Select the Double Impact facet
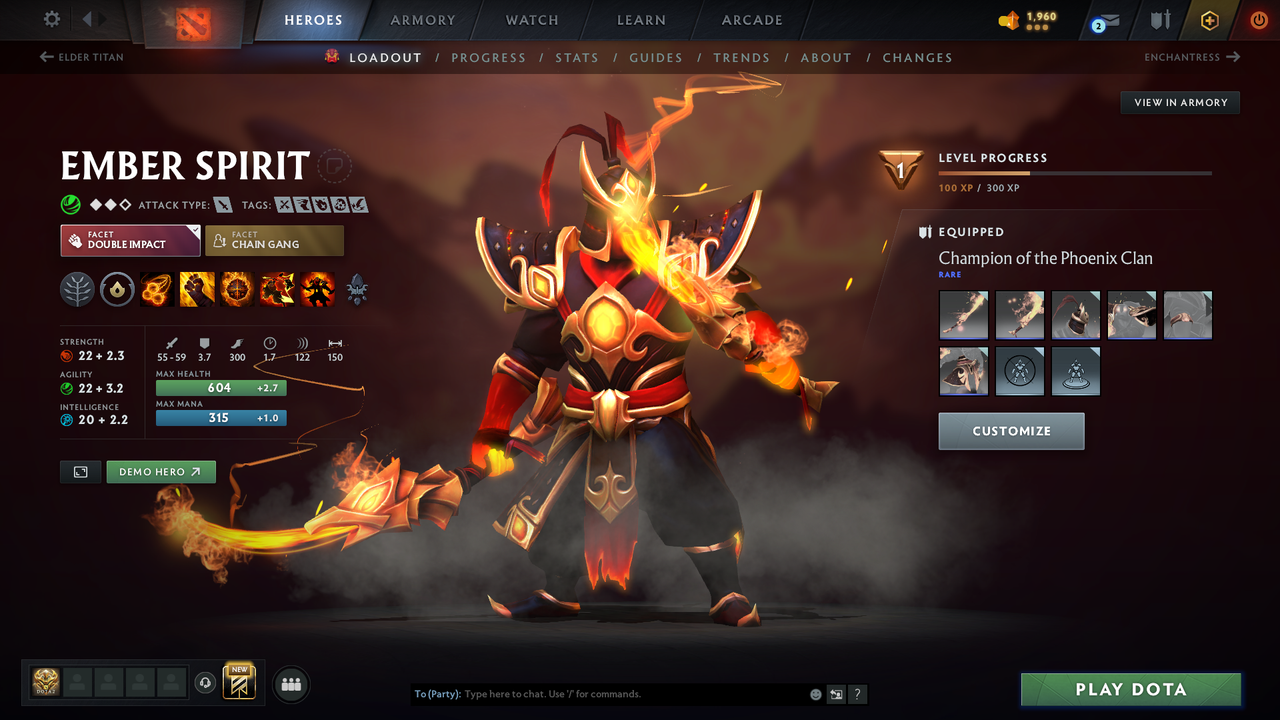Viewport: 1280px width, 720px height. (x=130, y=240)
